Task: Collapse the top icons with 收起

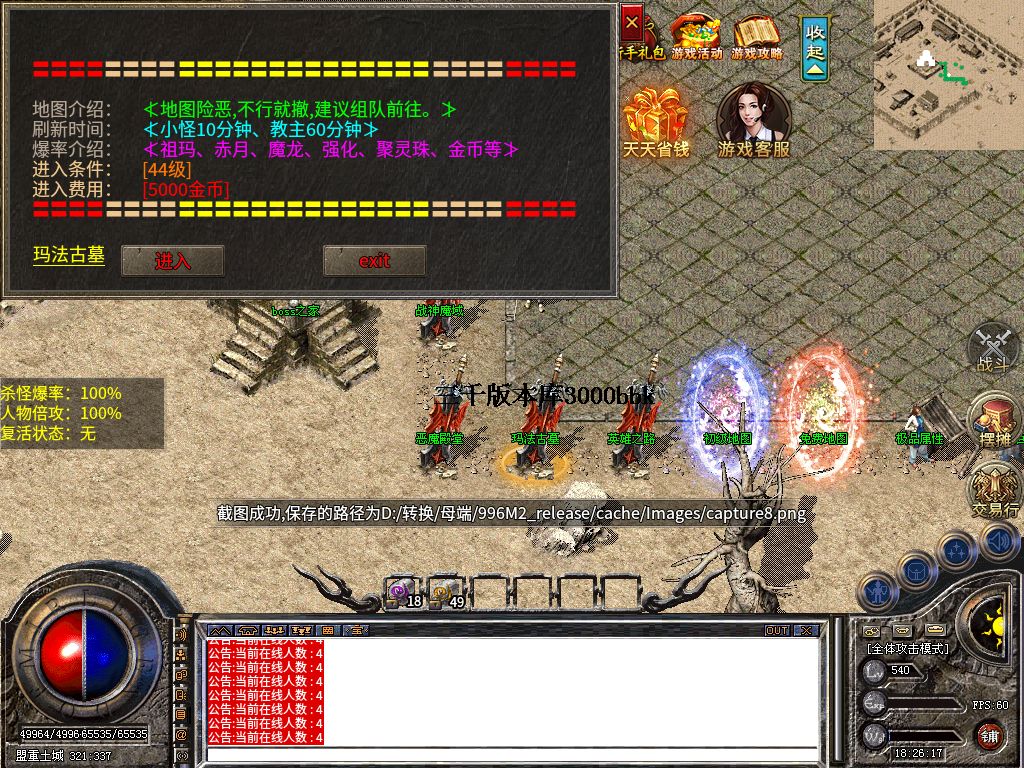Action: pyautogui.click(x=816, y=47)
